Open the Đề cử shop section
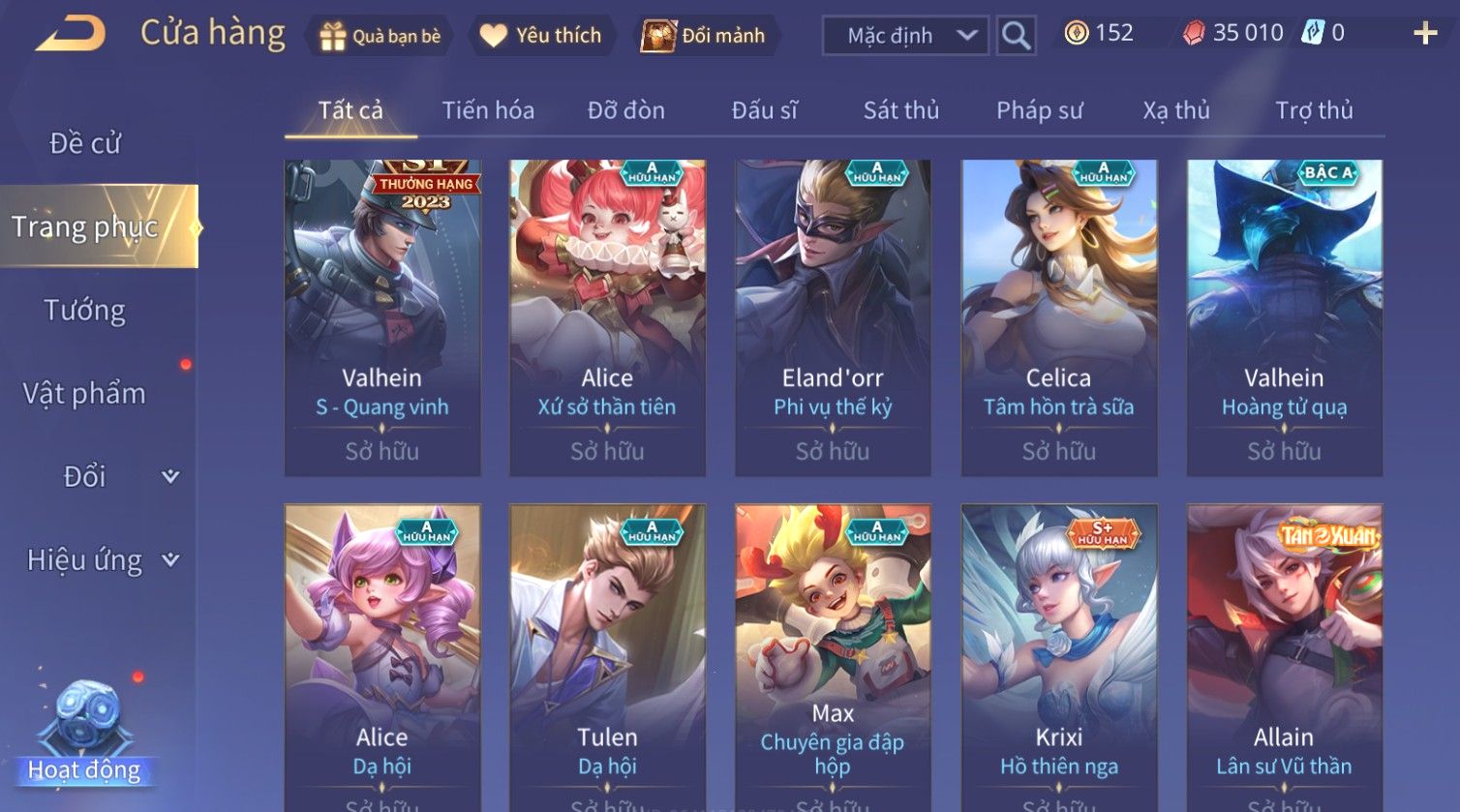Screen dimensions: 1460x812 (x=85, y=143)
